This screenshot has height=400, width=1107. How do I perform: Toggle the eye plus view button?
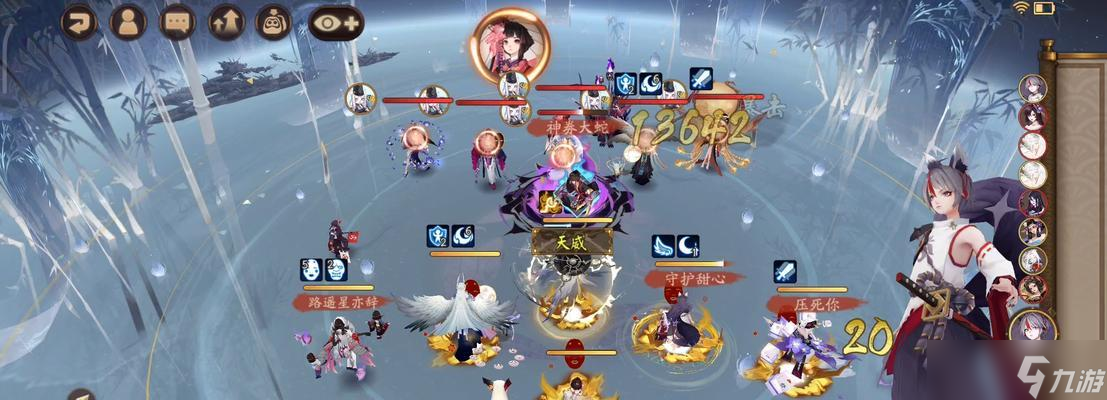(335, 22)
